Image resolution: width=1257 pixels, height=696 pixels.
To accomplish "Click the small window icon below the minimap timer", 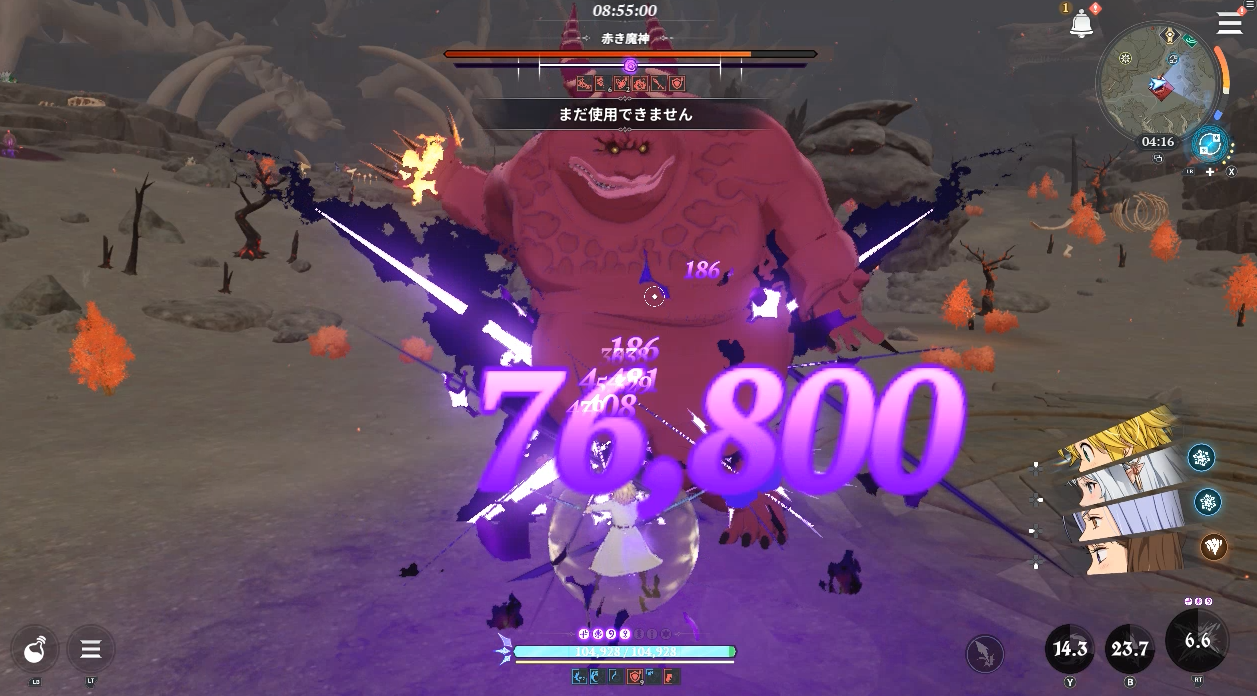I will 1158,158.
